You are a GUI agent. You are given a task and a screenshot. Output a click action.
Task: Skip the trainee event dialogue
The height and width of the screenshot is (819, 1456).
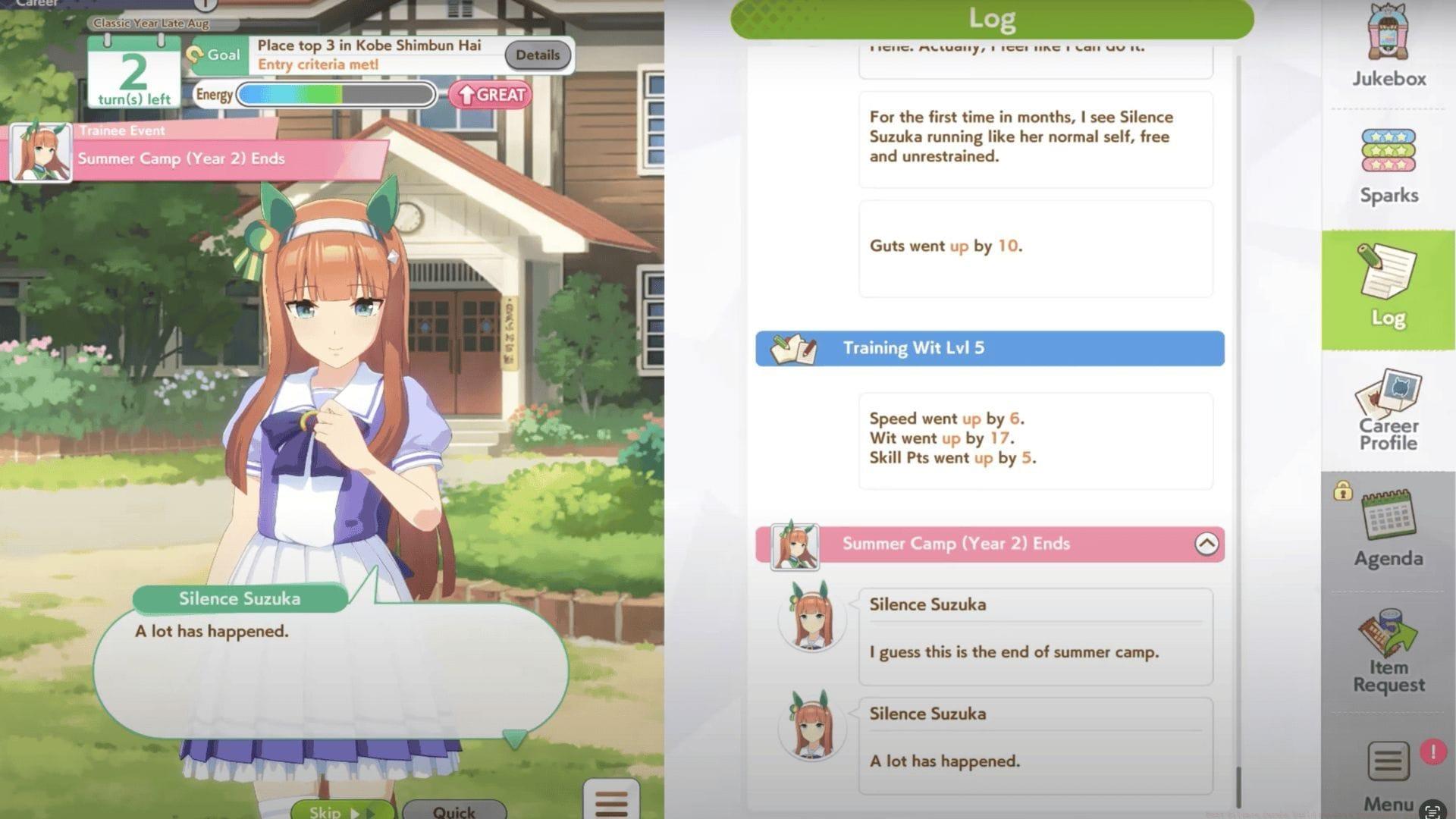coord(341,810)
